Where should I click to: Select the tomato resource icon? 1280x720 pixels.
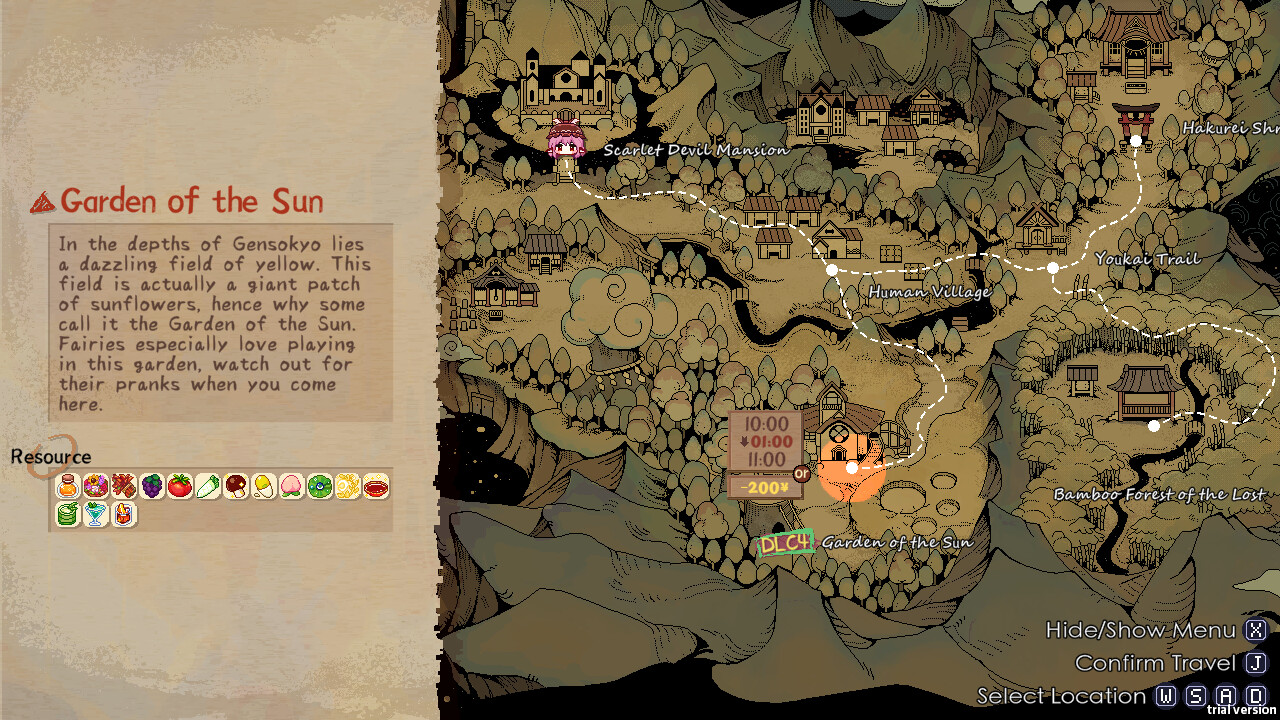[x=178, y=487]
